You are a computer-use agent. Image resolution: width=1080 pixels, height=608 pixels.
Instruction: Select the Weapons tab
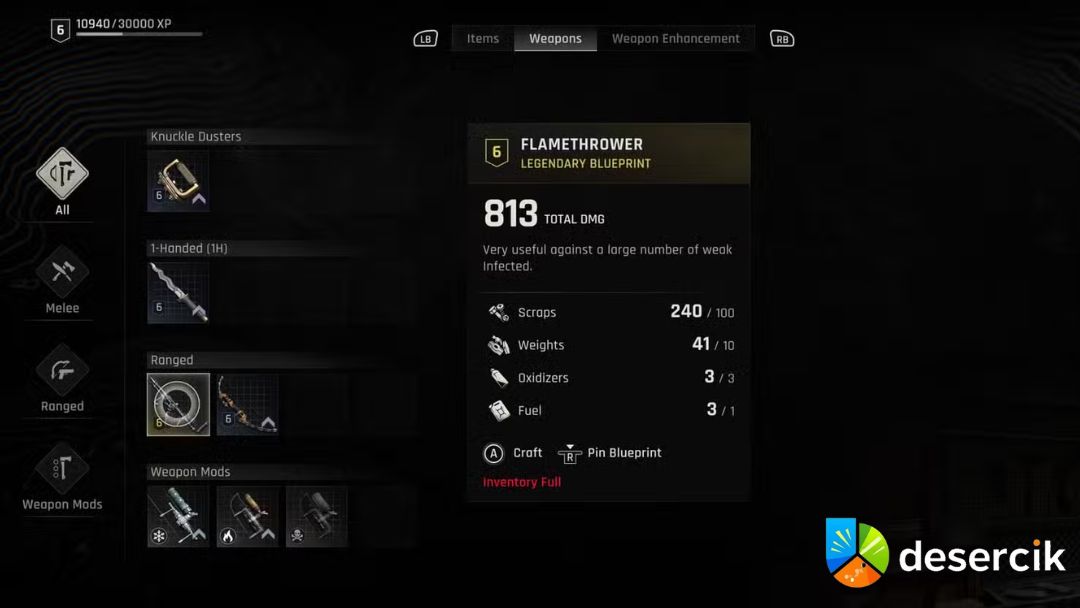pos(555,39)
